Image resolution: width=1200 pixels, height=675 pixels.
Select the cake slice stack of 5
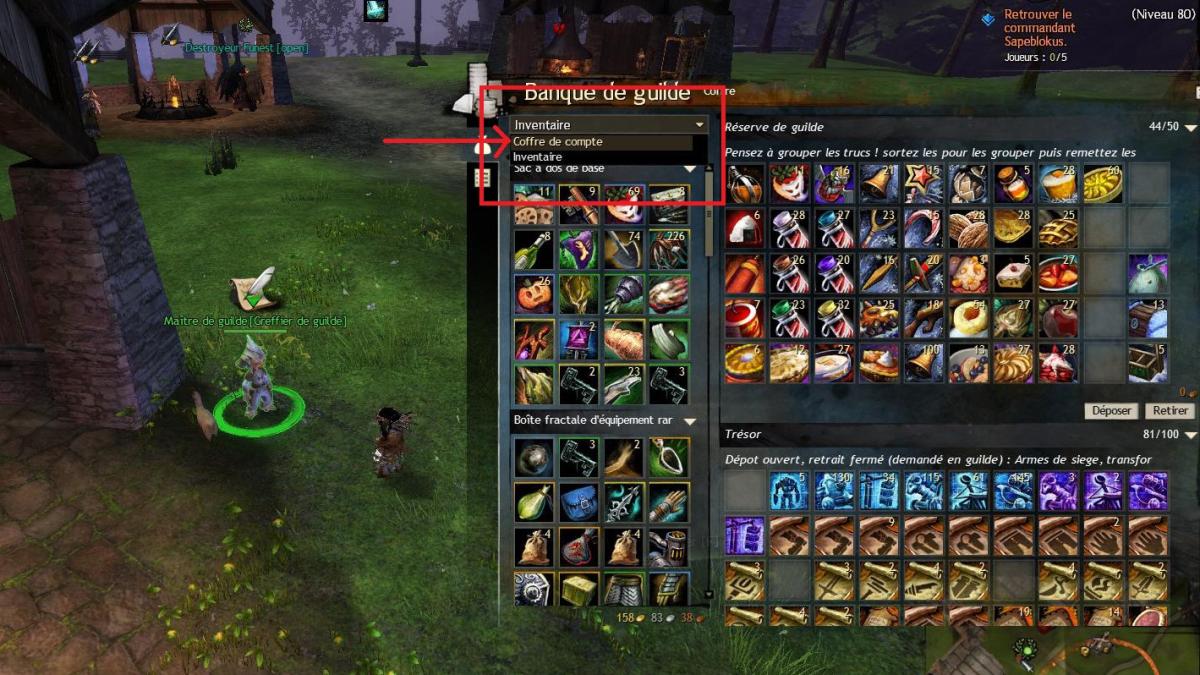coord(1013,272)
